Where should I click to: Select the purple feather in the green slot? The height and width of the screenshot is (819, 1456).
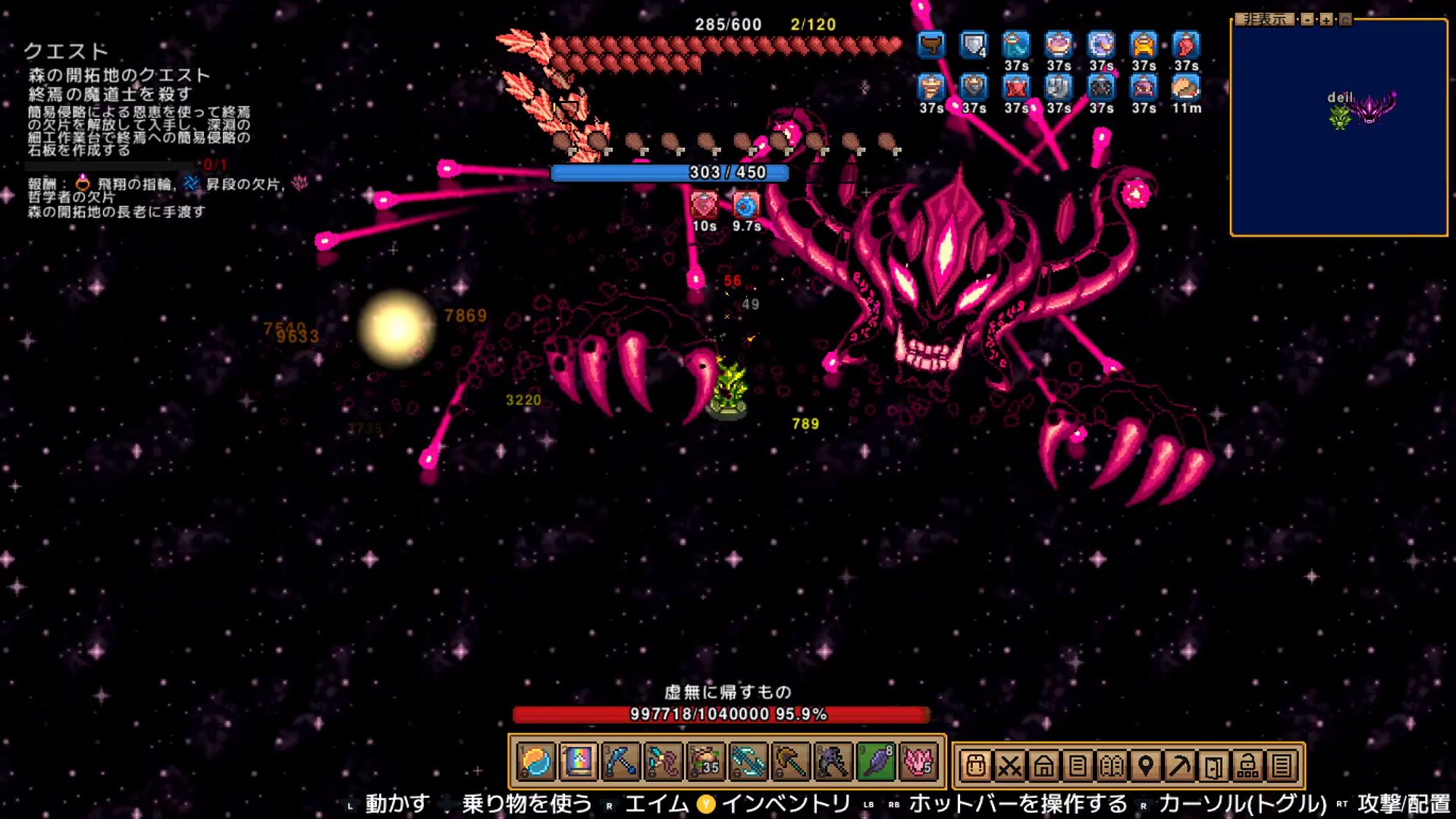(876, 762)
